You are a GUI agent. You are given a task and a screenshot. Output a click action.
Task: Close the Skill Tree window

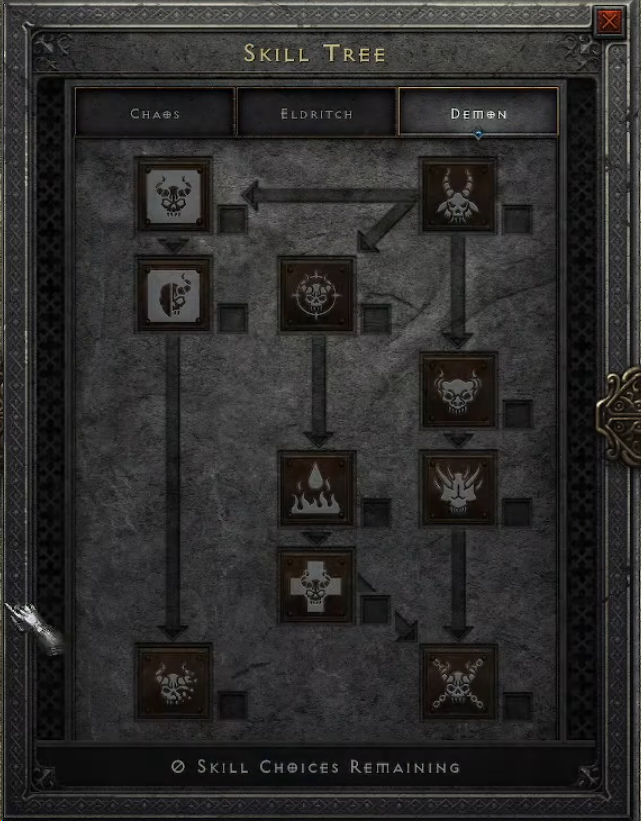607,22
